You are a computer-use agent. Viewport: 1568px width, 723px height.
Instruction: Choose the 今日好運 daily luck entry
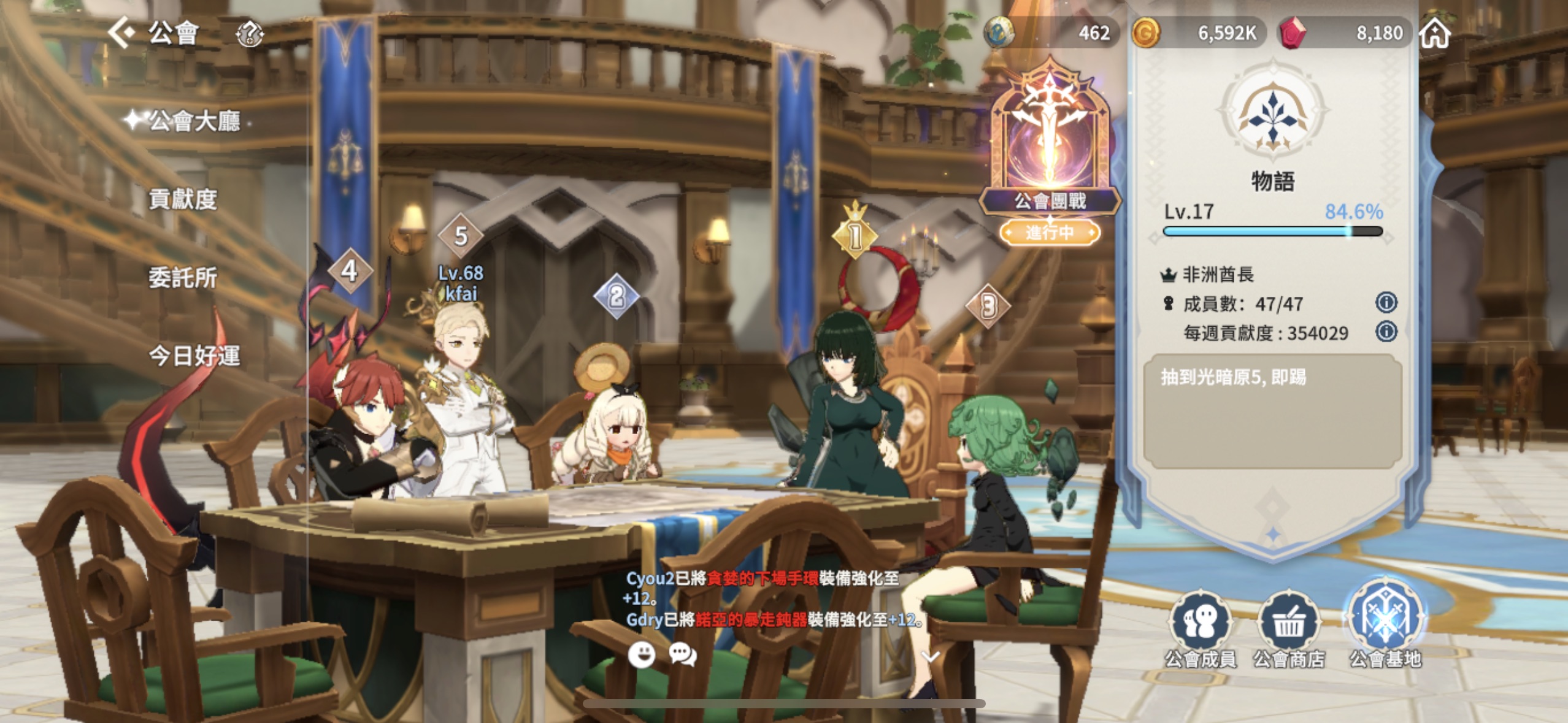click(194, 356)
